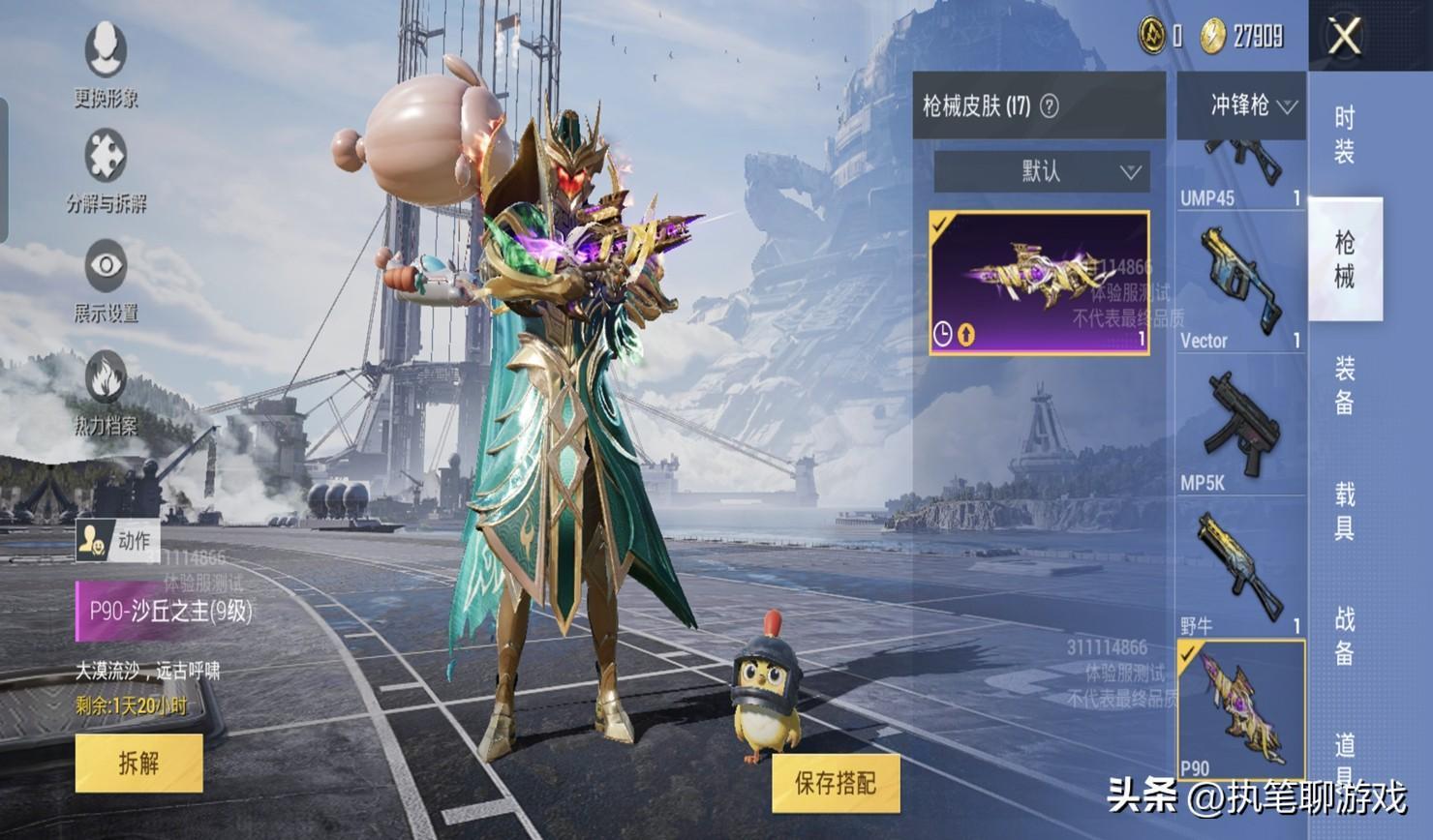The image size is (1433, 840).
Task: Select the equipped golden P90 skin thumbnail
Action: click(1039, 283)
